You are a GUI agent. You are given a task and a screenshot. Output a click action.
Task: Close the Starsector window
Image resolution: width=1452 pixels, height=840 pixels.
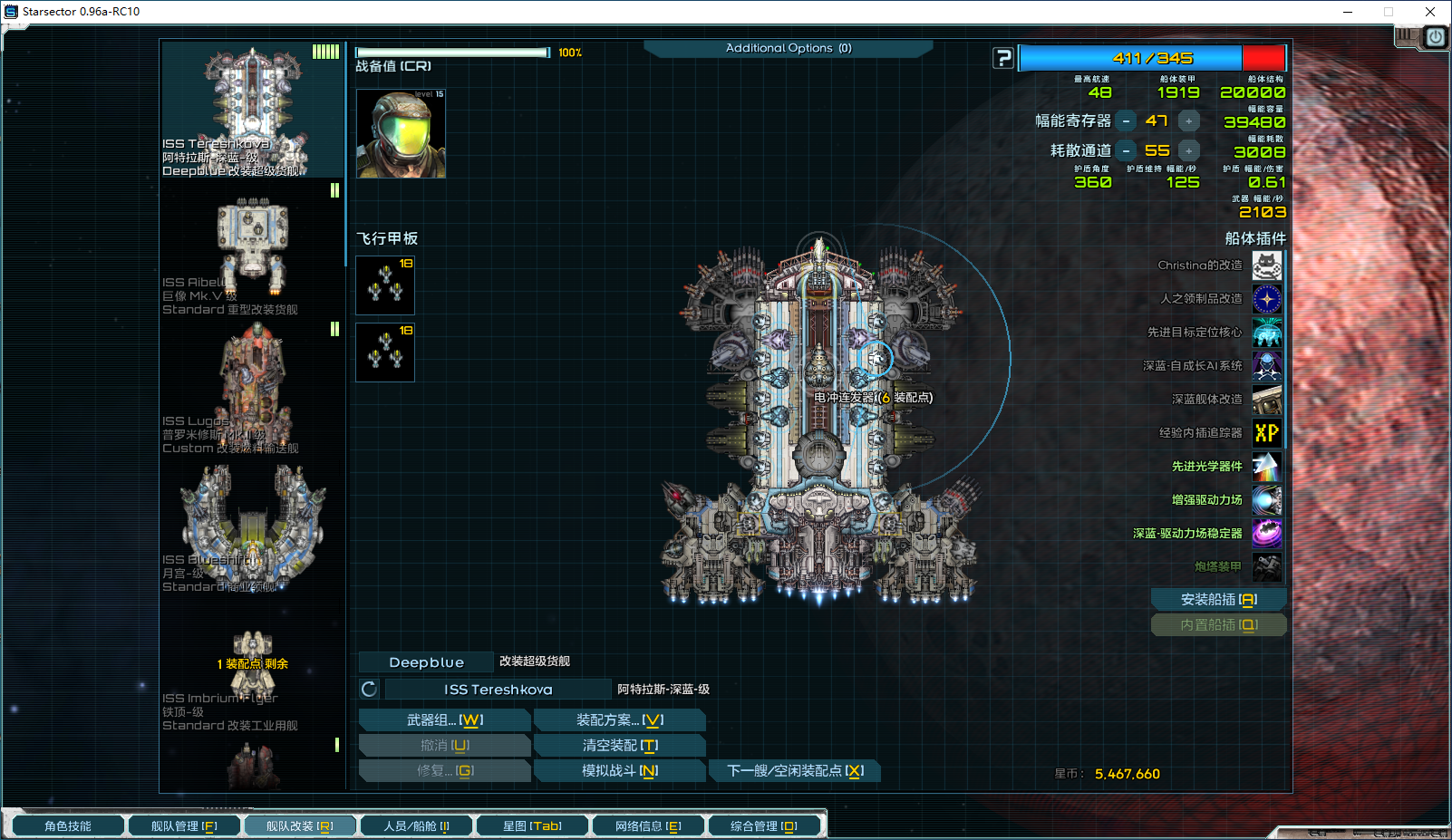[1430, 12]
